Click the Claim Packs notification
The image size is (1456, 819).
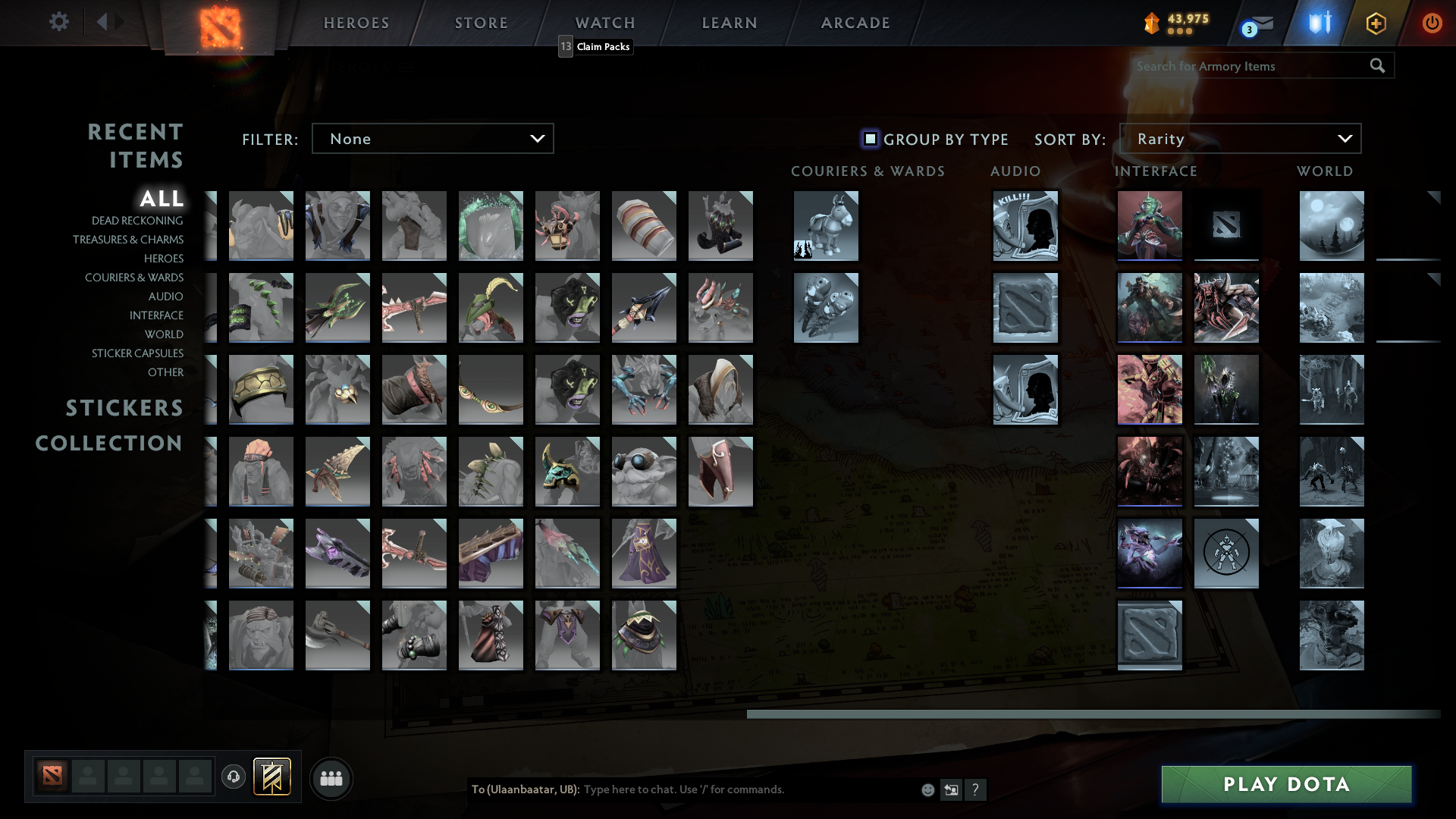click(595, 46)
